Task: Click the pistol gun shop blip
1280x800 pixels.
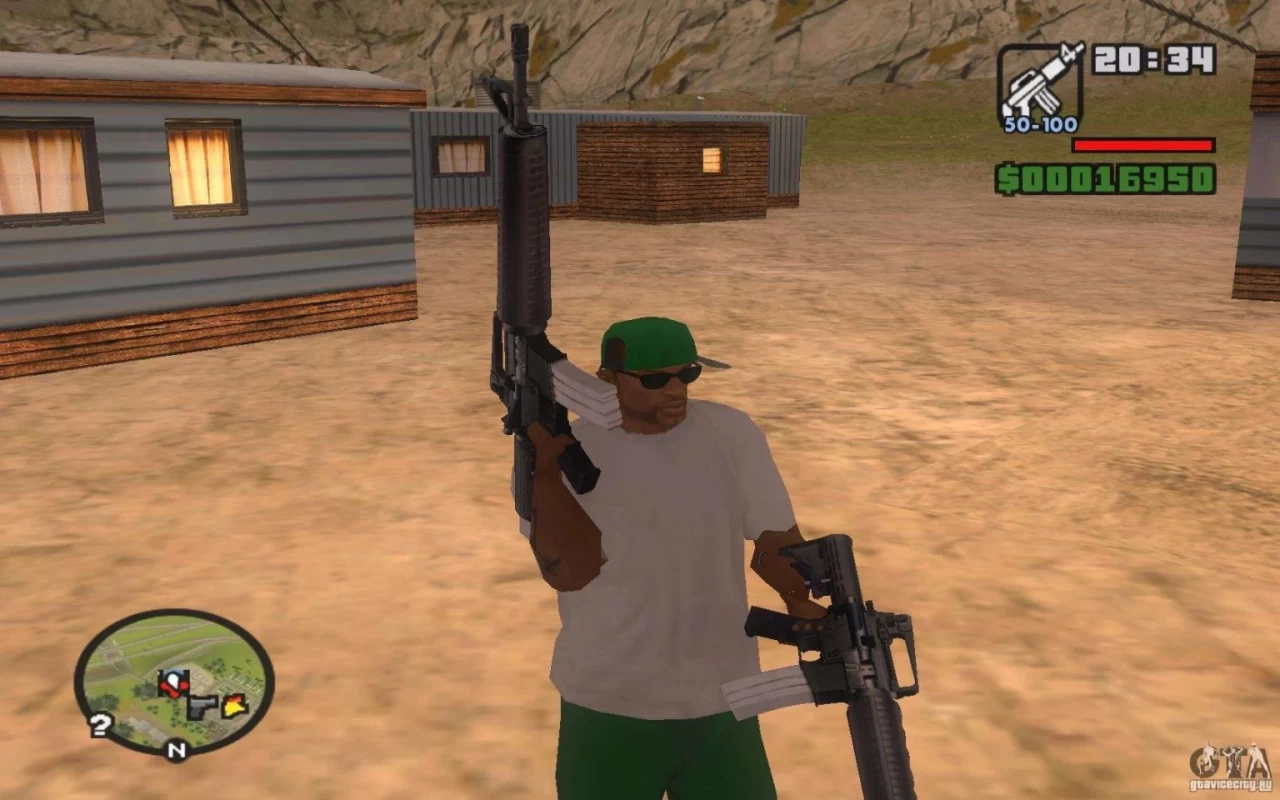Action: (x=203, y=707)
